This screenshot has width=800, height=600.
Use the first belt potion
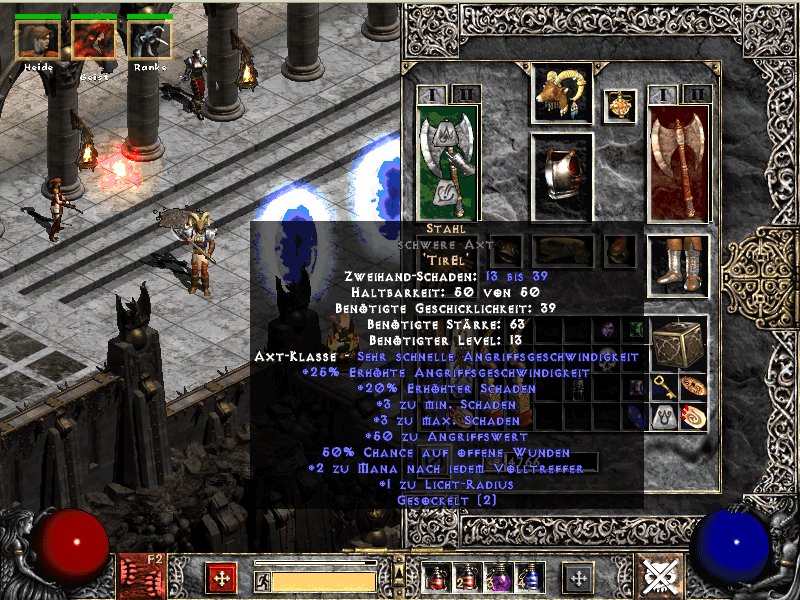point(435,577)
